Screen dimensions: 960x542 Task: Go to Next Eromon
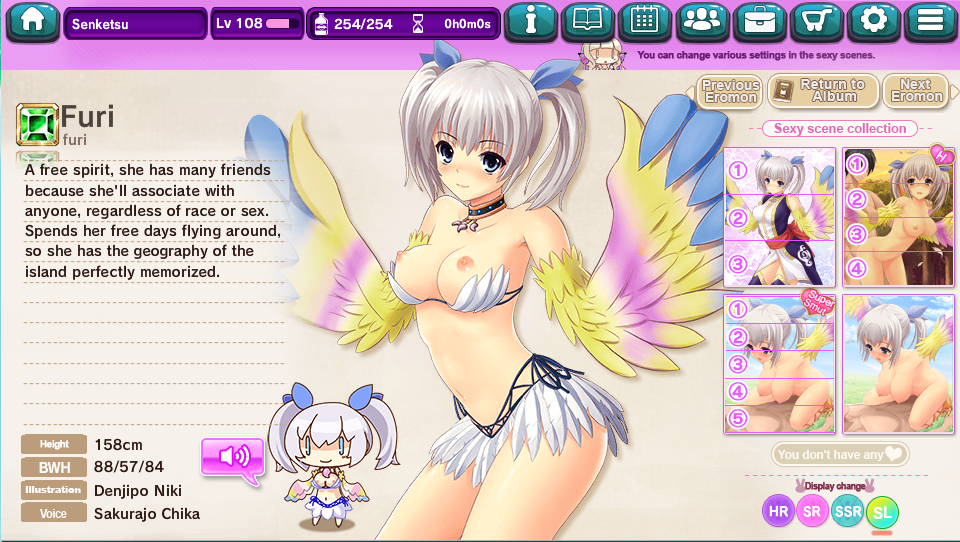click(916, 92)
